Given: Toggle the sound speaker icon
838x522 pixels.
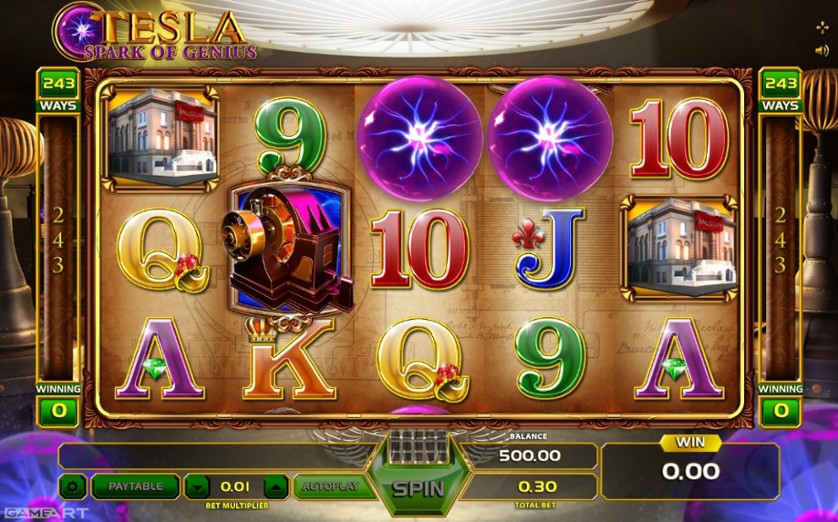Looking at the screenshot, I should pos(822,52).
